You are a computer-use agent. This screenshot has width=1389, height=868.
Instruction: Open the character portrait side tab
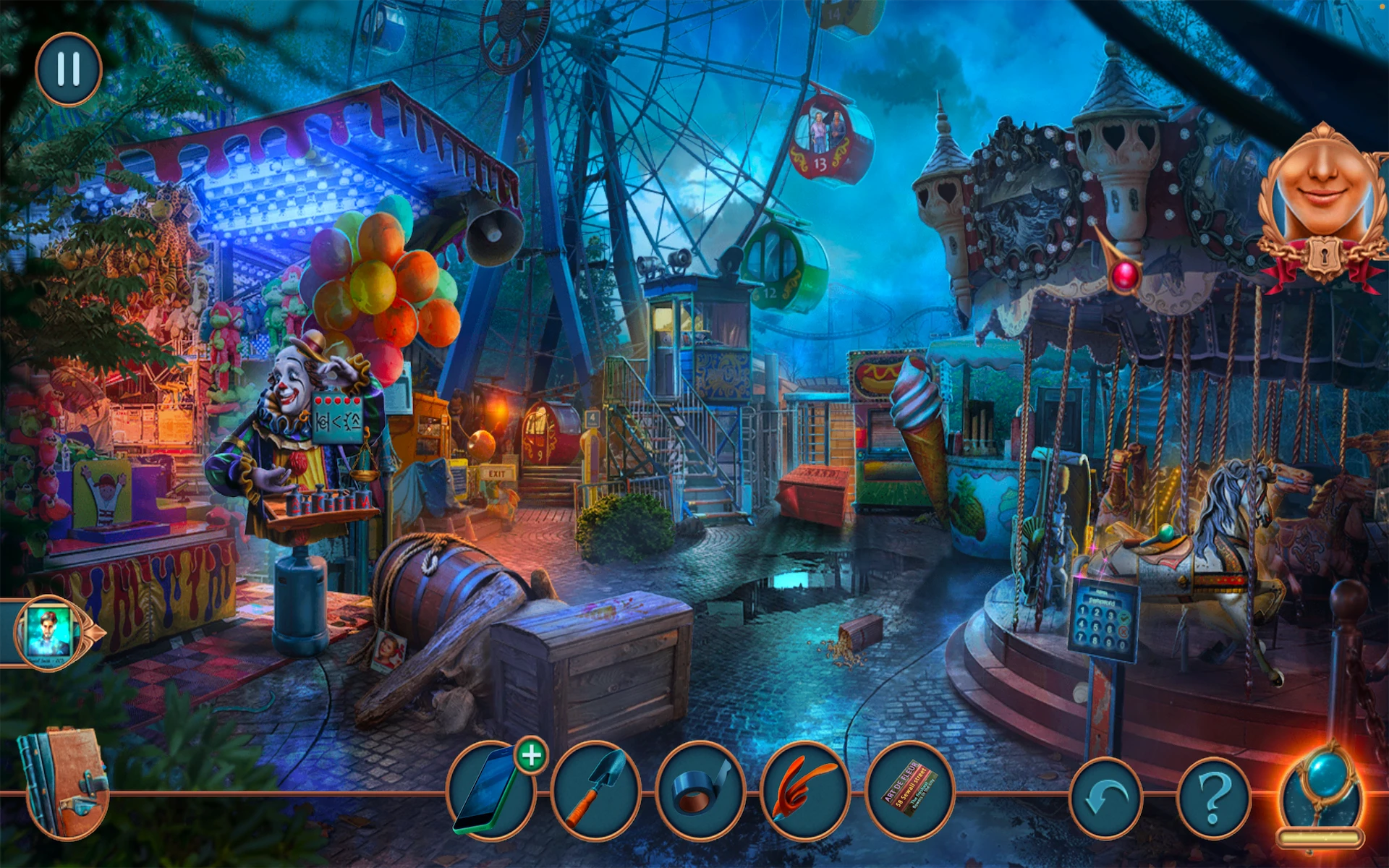pyautogui.click(x=49, y=631)
